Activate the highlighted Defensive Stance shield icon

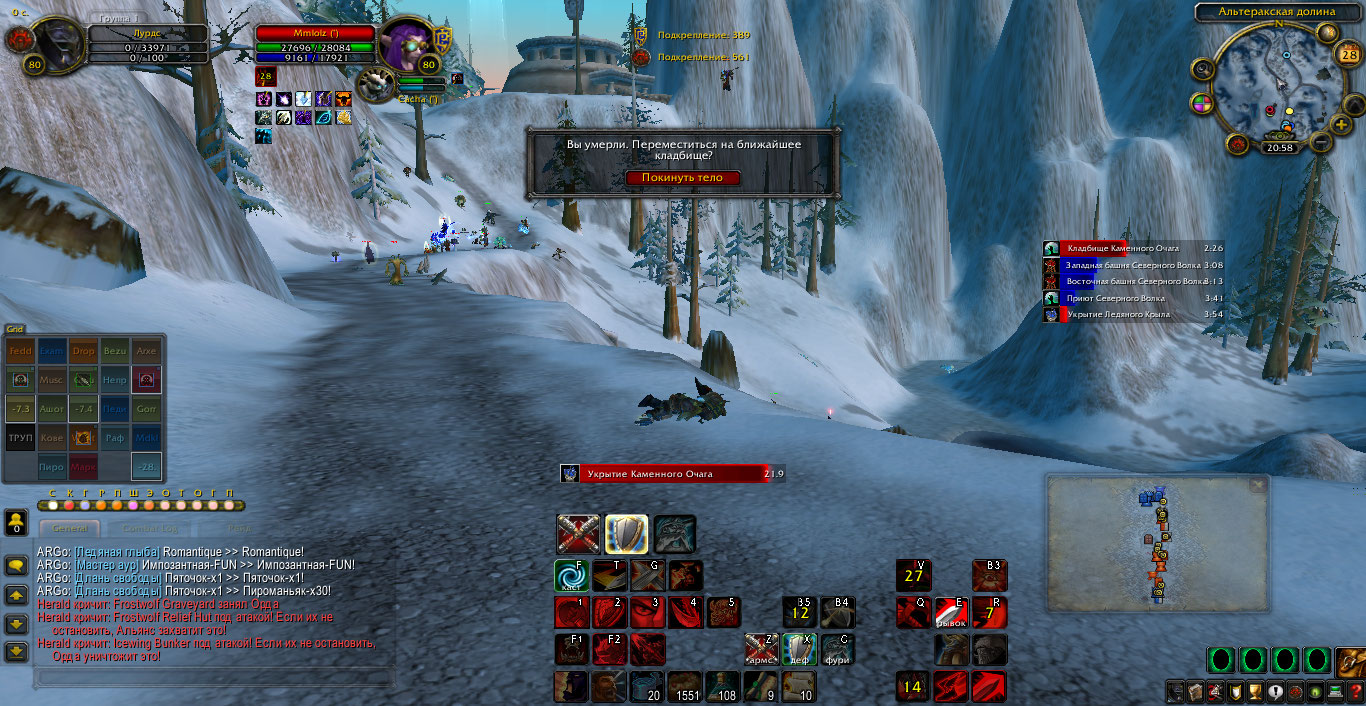(x=627, y=535)
